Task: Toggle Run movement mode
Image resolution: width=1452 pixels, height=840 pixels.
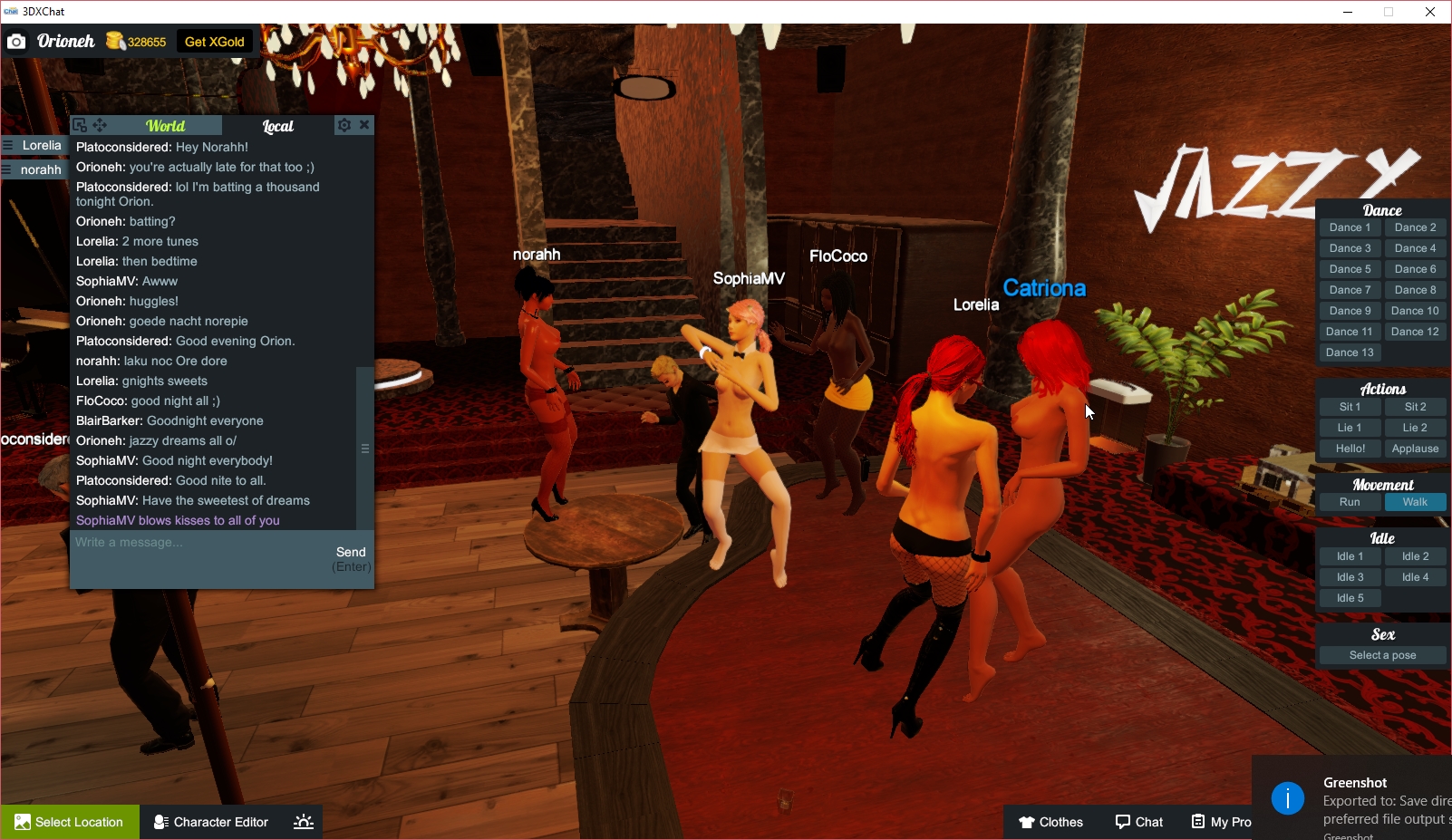Action: pos(1350,501)
